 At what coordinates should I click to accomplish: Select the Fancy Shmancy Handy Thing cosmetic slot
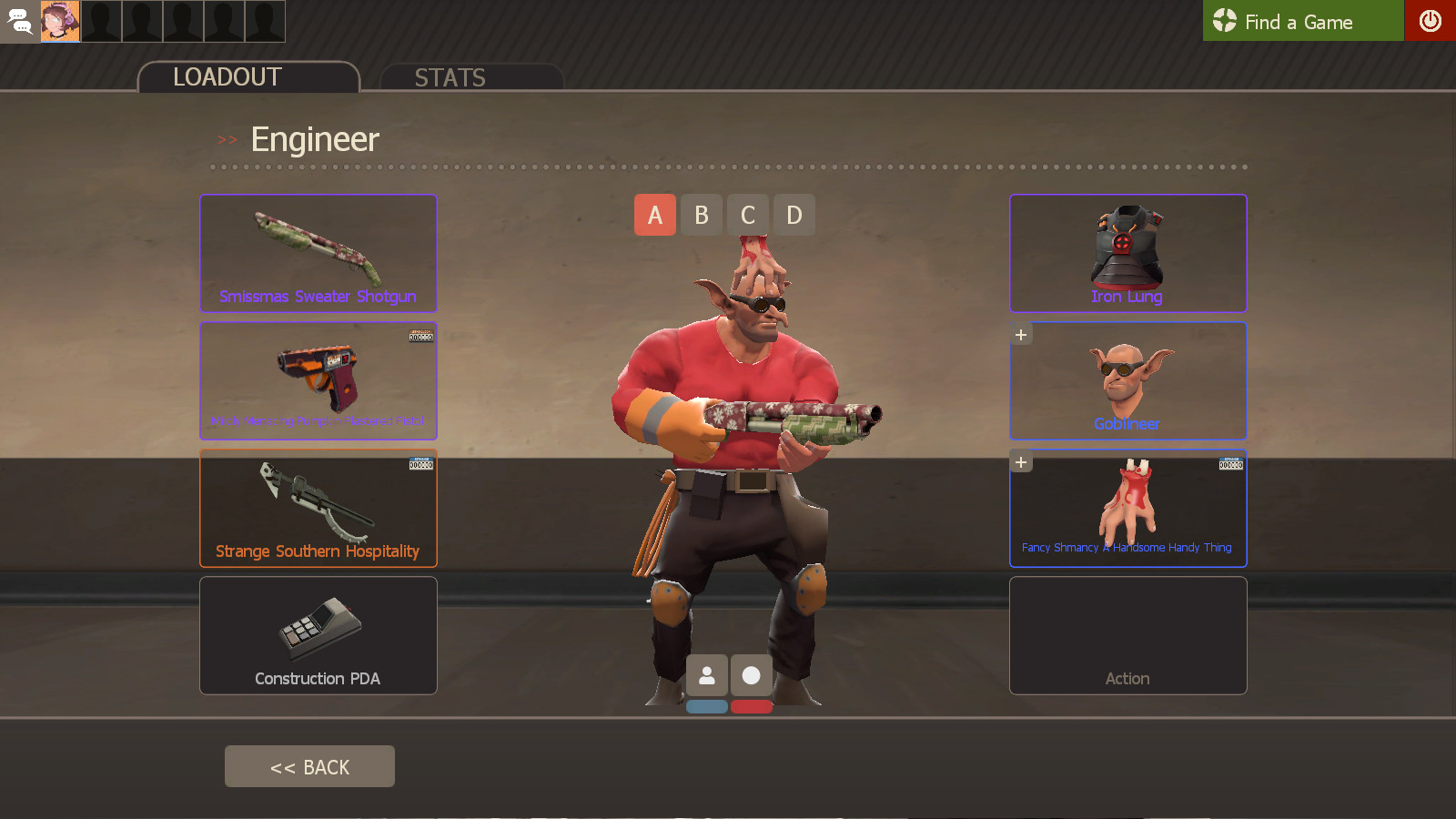pos(1127,508)
